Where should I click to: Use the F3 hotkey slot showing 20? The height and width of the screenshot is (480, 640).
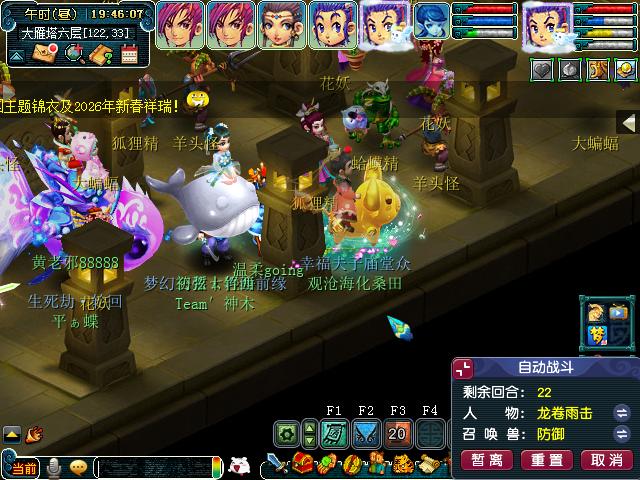pyautogui.click(x=397, y=434)
